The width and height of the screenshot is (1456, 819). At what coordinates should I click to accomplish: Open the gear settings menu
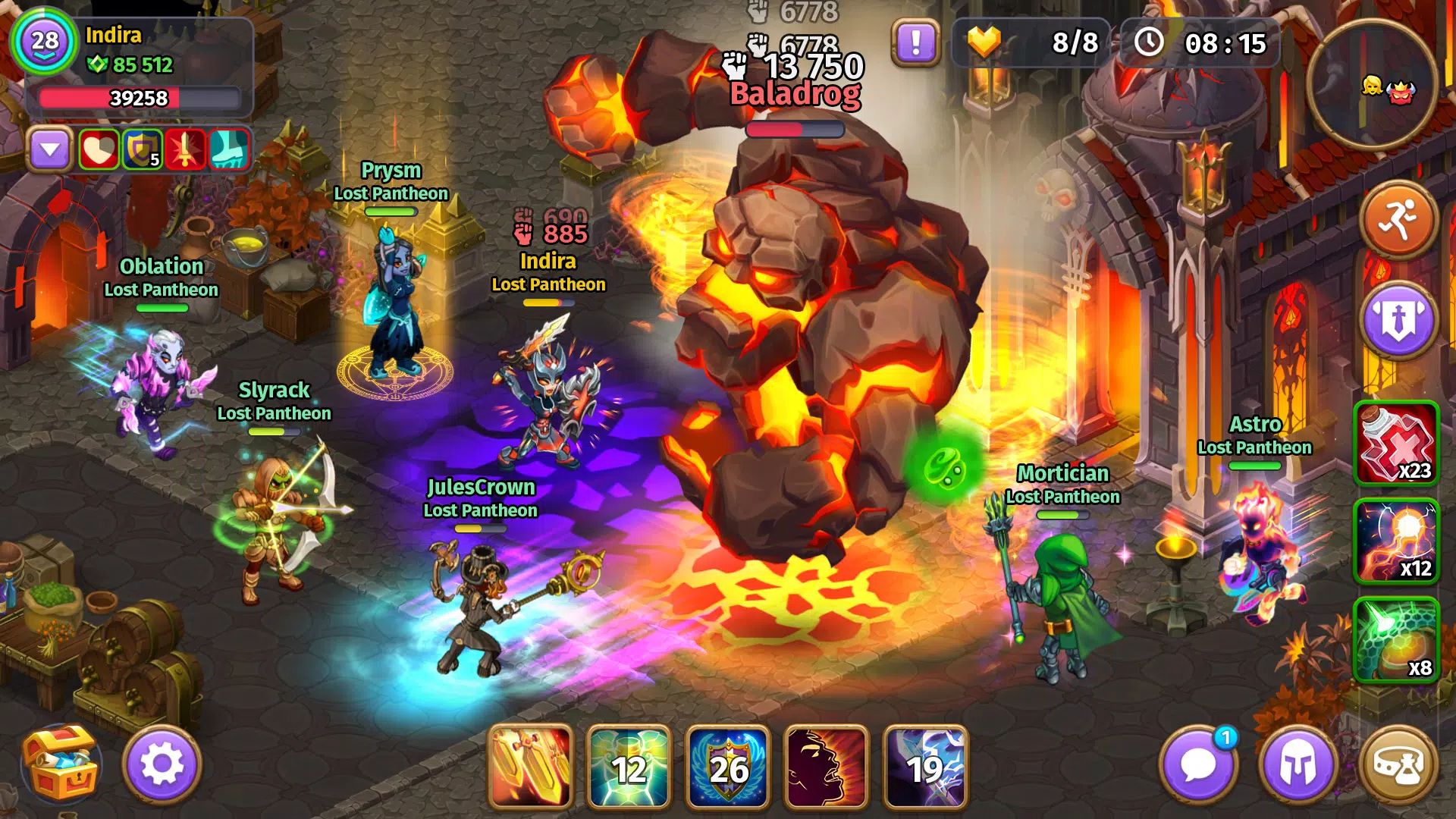pyautogui.click(x=162, y=764)
